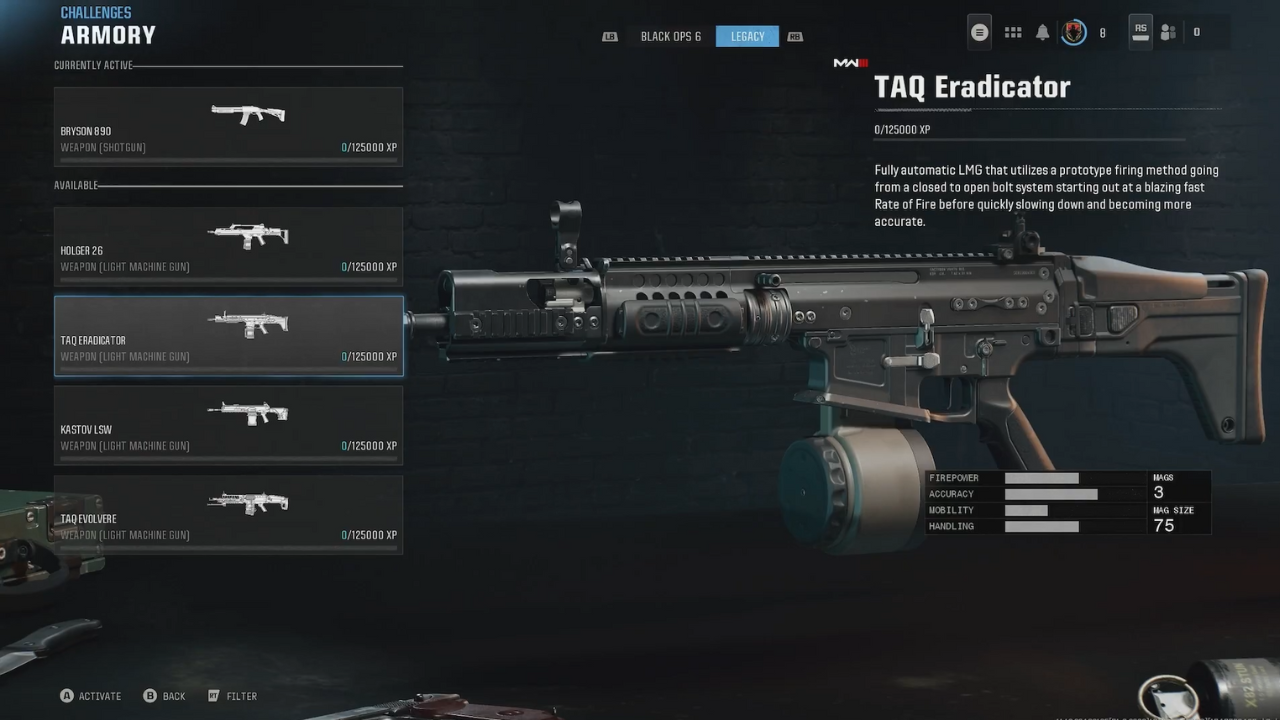1280x720 pixels.
Task: Show notifications via the bell icon
Action: point(1043,32)
